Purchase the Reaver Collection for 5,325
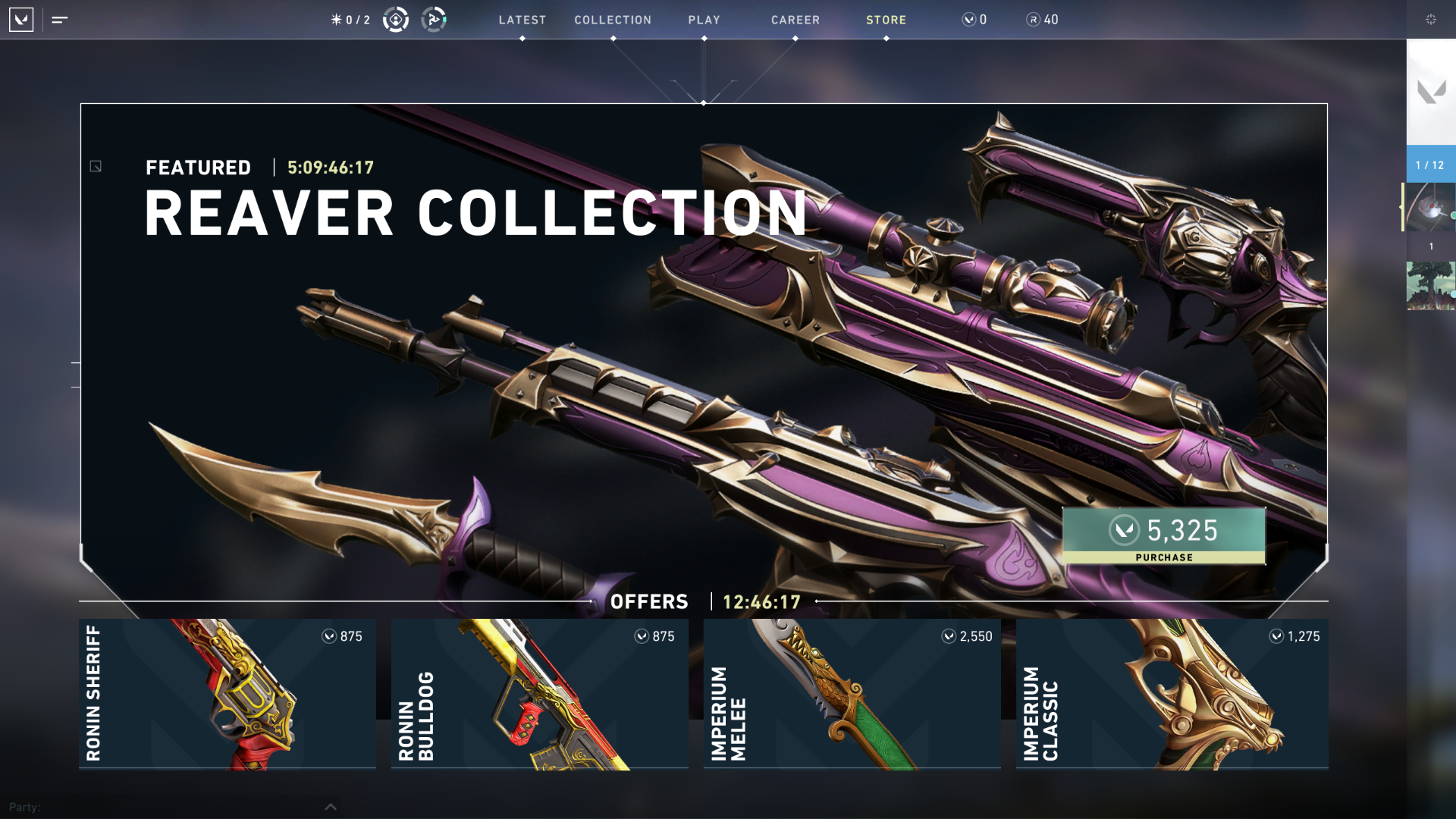Screen dimensions: 1456x819 [x=1163, y=536]
